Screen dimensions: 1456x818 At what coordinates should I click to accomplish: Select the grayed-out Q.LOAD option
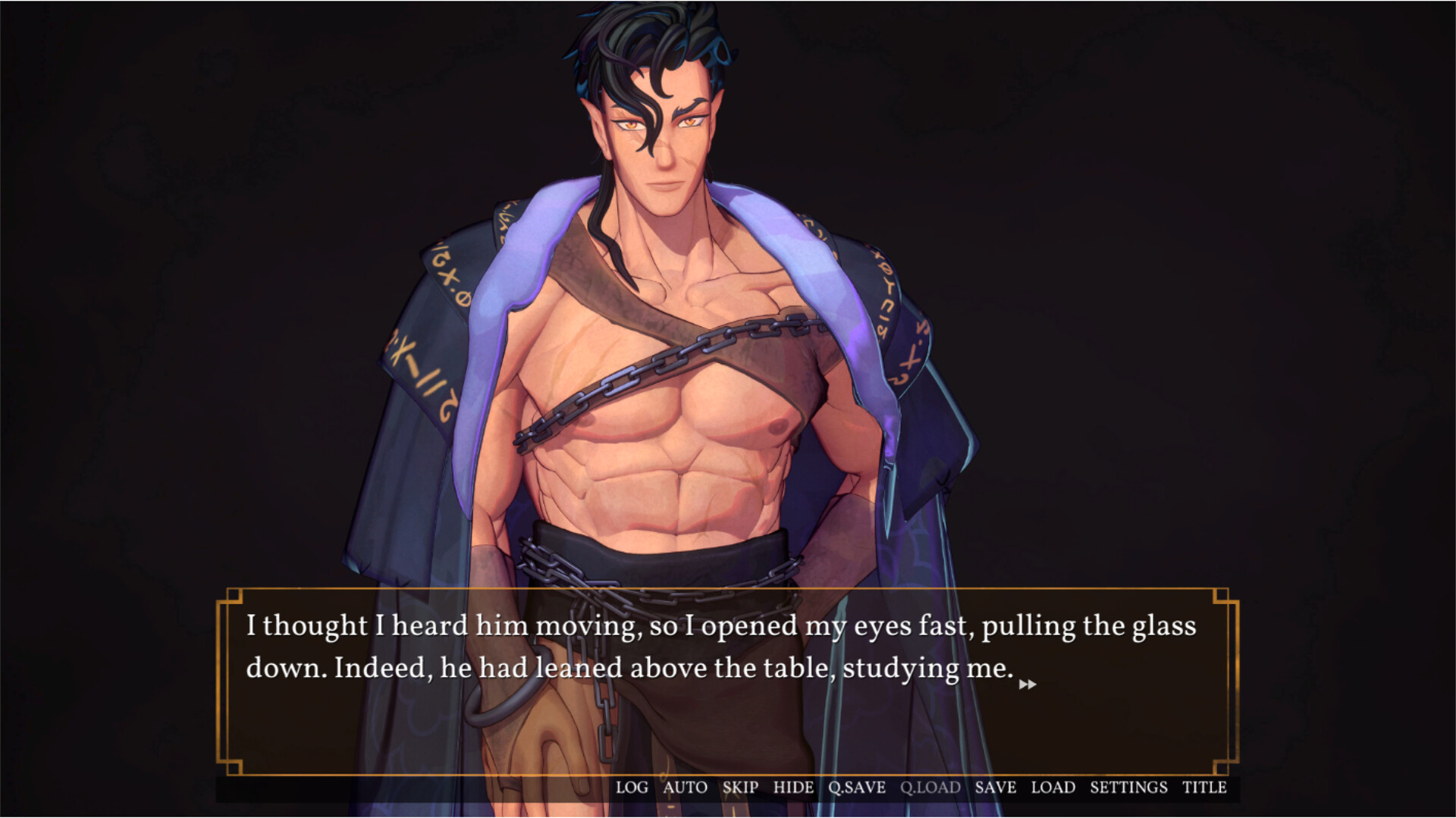930,788
